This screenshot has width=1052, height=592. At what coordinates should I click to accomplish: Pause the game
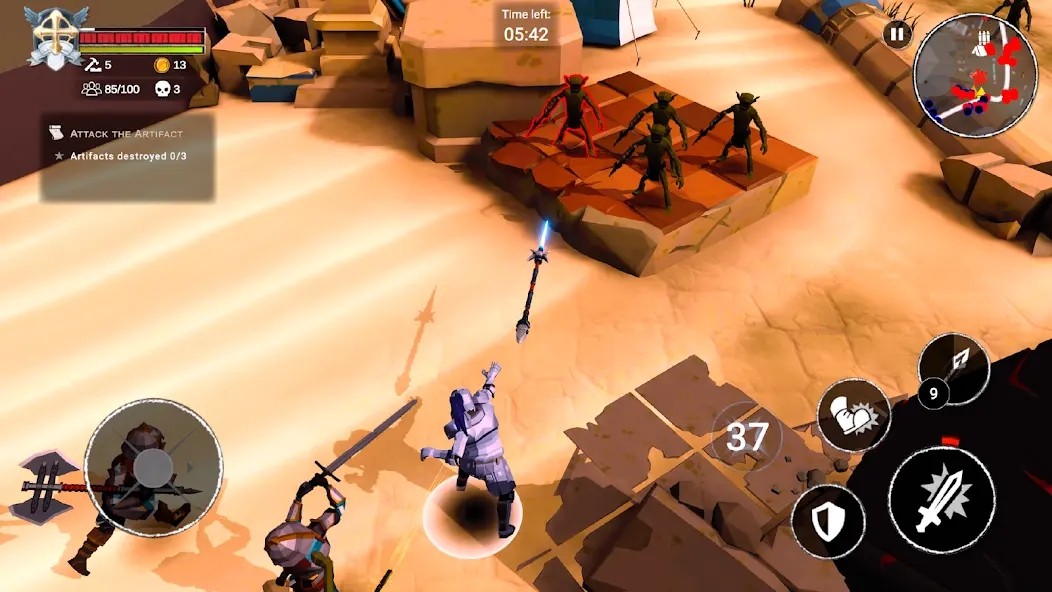coord(896,35)
